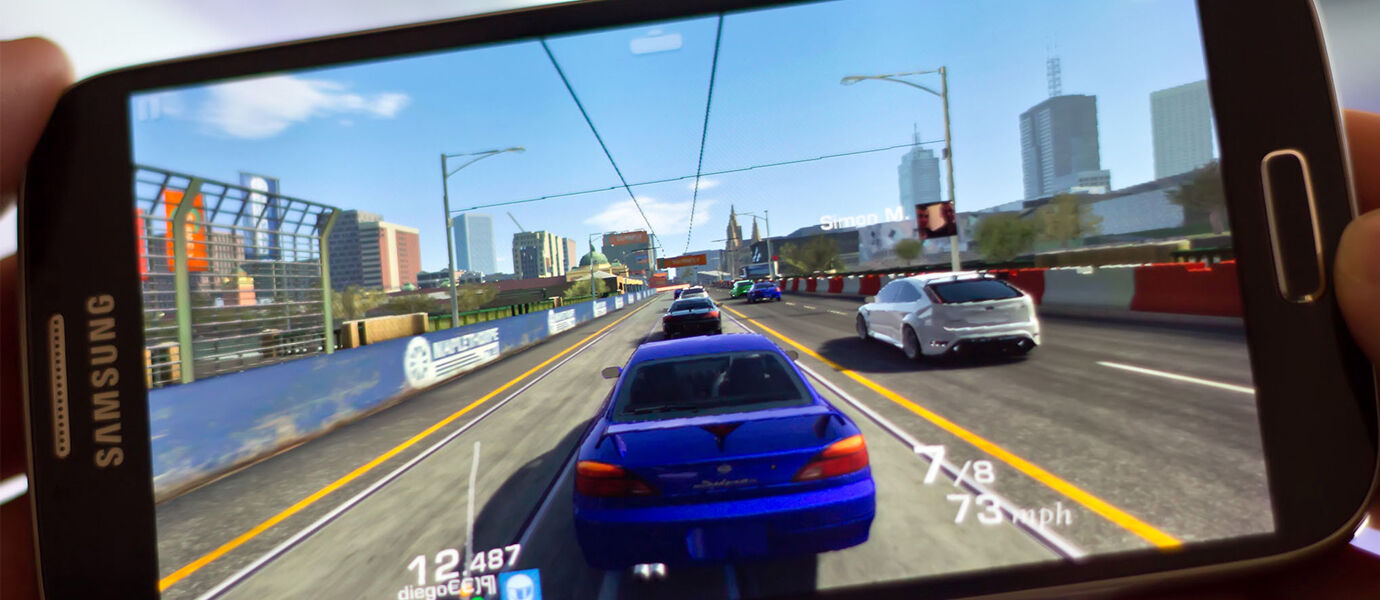Select Simon M.'s opponent avatar tag
Screen dimensions: 1380x600
(x=936, y=219)
